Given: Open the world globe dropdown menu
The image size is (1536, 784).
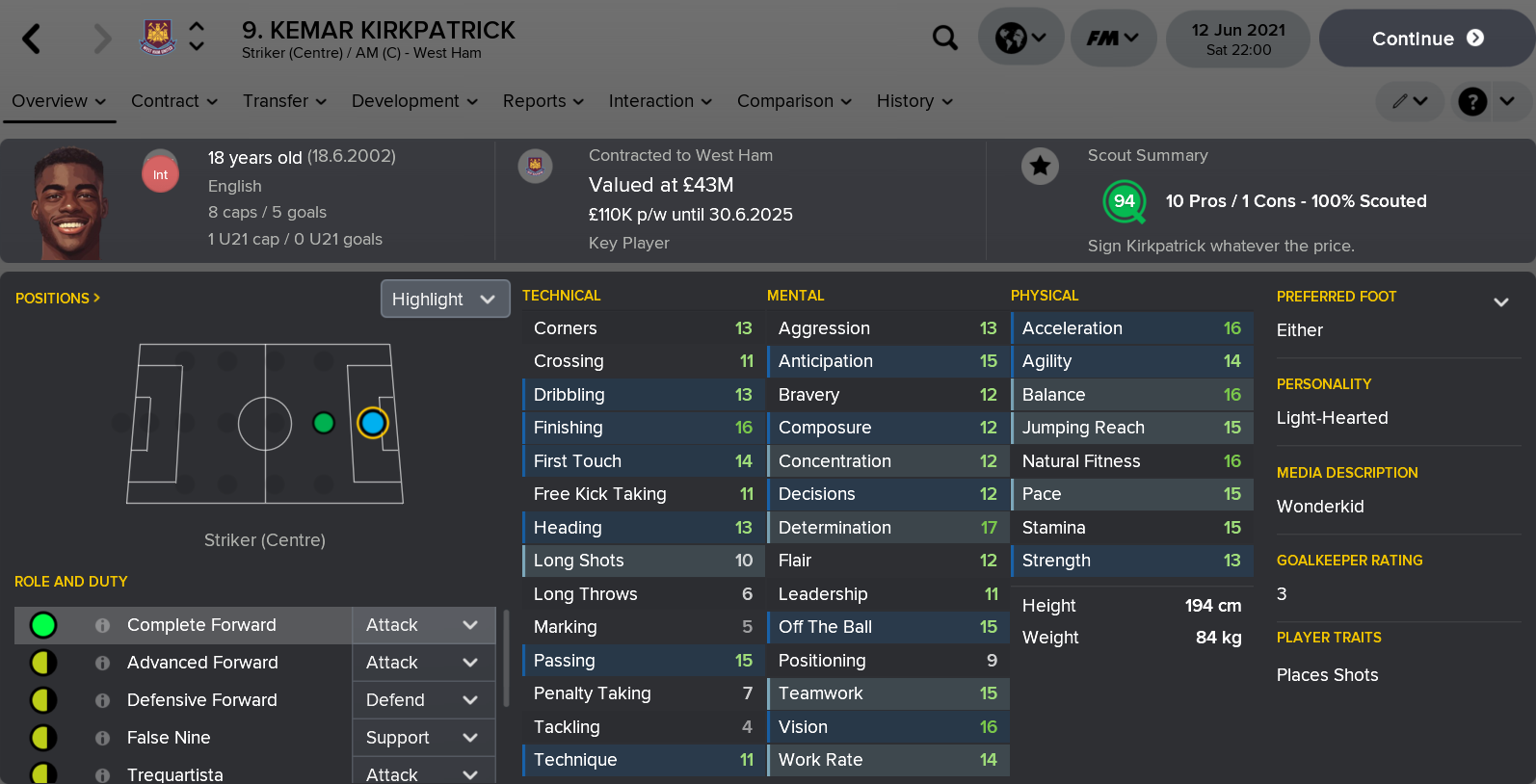Looking at the screenshot, I should (1020, 39).
